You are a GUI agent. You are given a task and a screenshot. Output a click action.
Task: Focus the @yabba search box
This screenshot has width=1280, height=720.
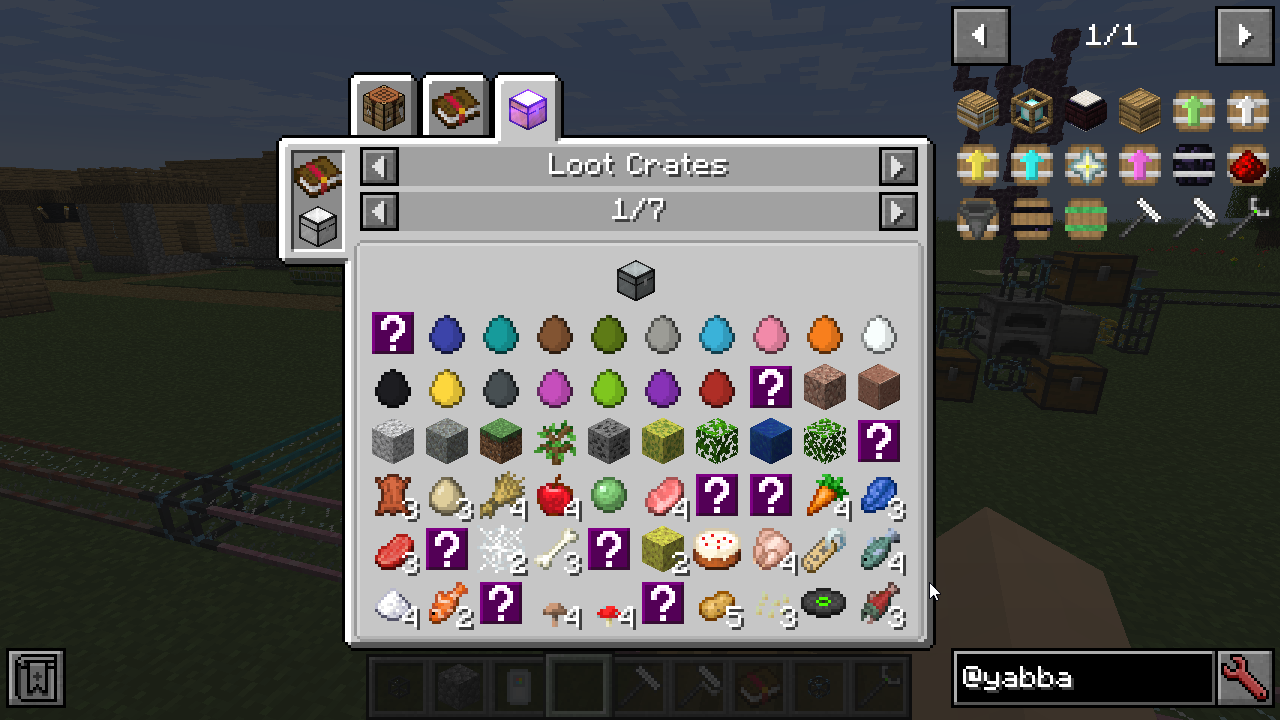pos(1083,678)
